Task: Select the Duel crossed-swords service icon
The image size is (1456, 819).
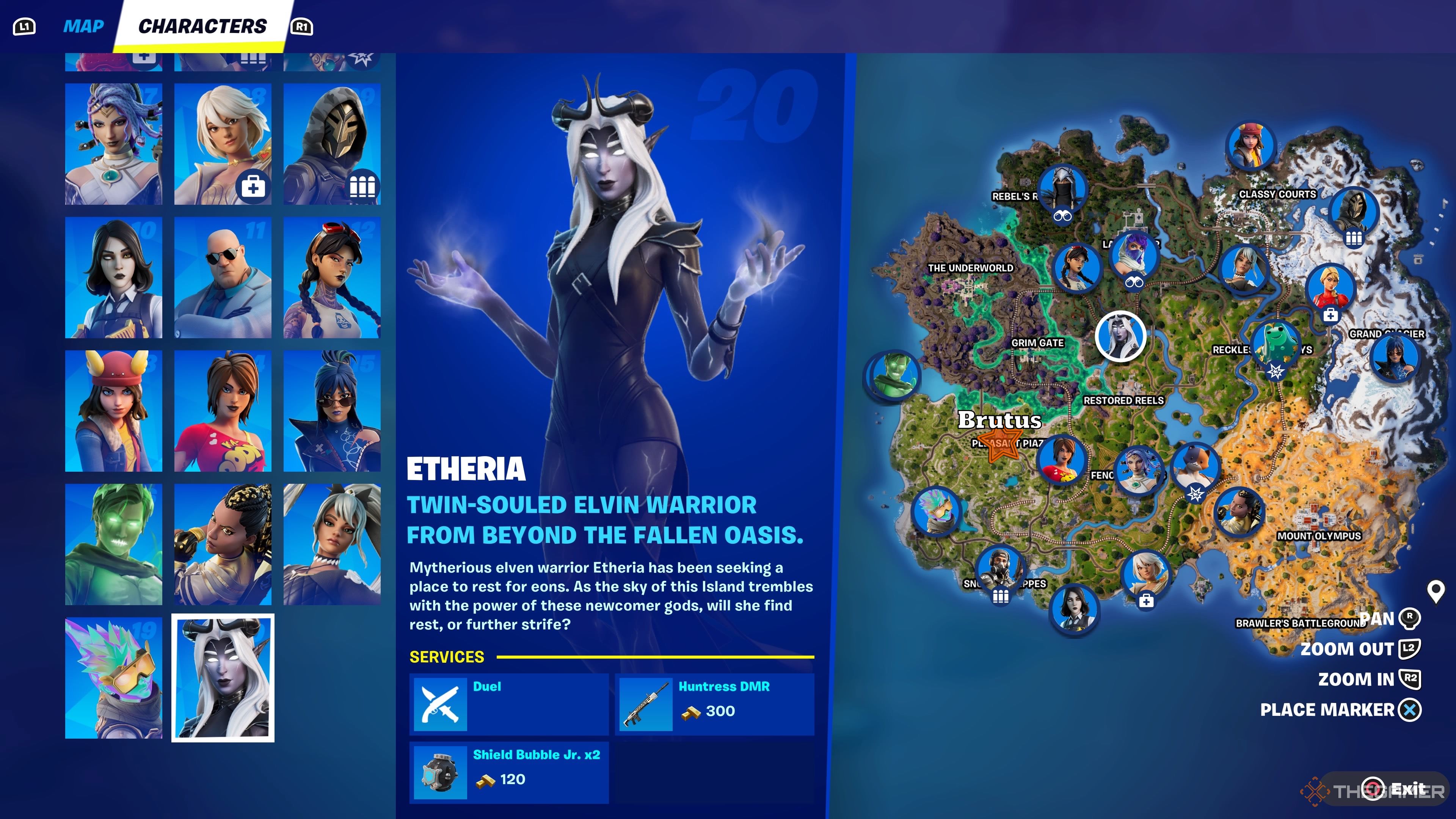Action: [x=440, y=704]
